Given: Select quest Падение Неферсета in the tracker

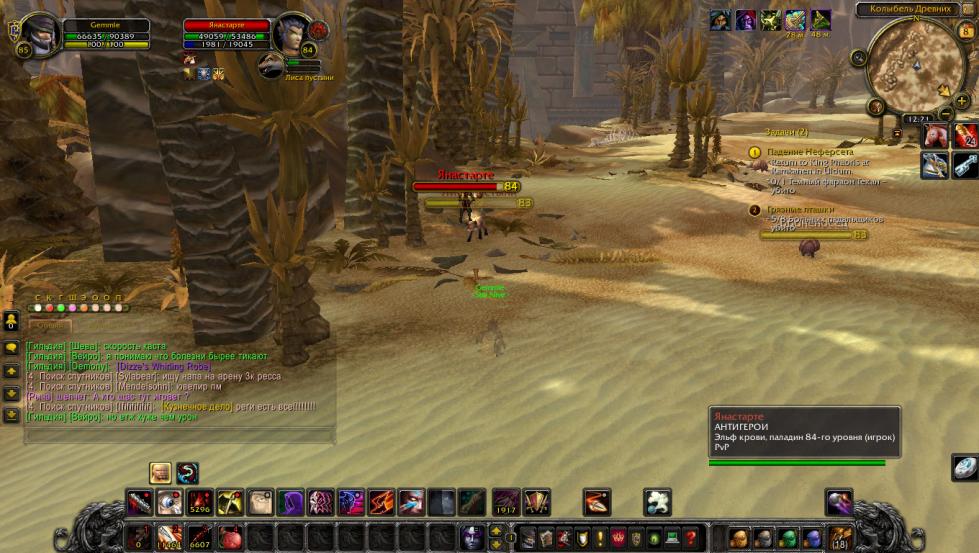Looking at the screenshot, I should [810, 152].
